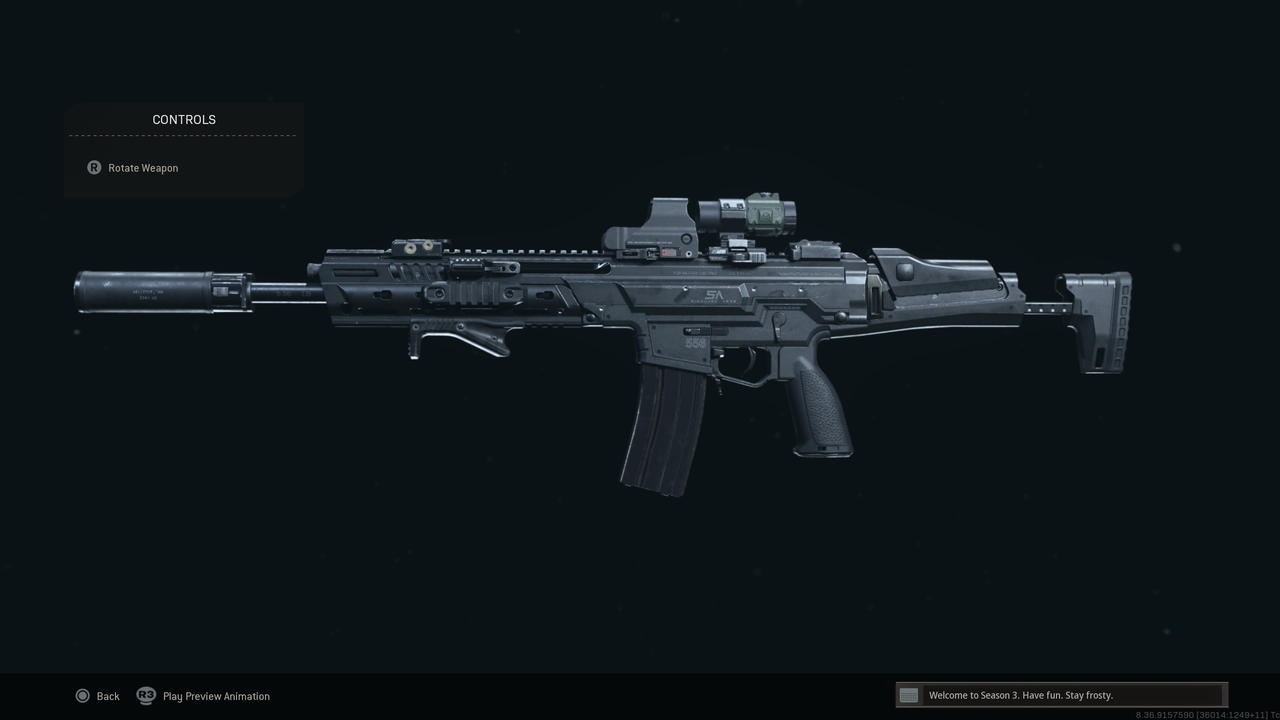Click Play Preview Animation
The height and width of the screenshot is (720, 1280).
point(216,695)
